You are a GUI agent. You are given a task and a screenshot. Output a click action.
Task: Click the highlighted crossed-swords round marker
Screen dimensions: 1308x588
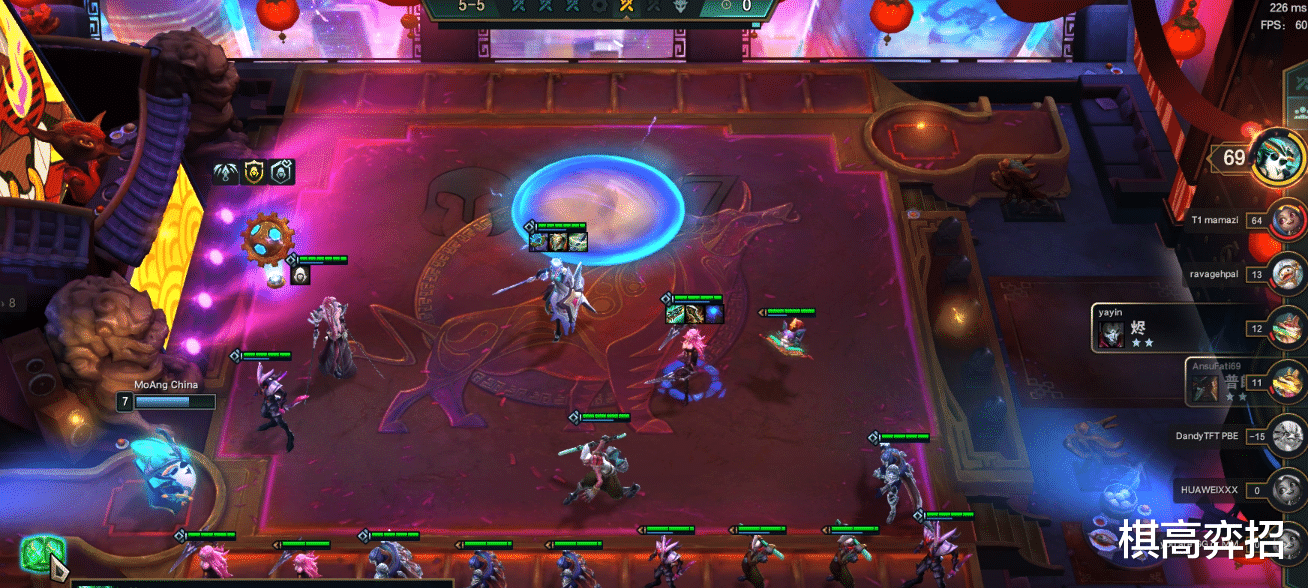[627, 6]
